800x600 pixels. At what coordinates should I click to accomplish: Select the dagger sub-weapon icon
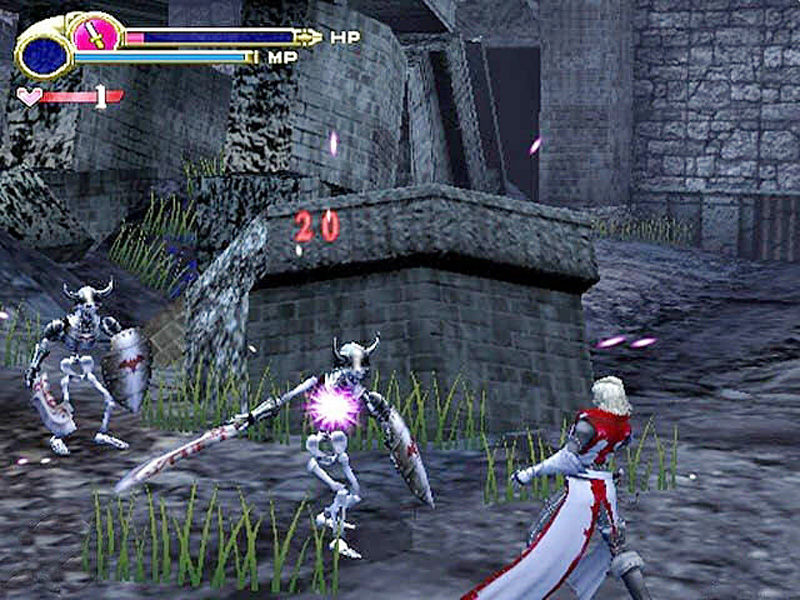coord(96,35)
